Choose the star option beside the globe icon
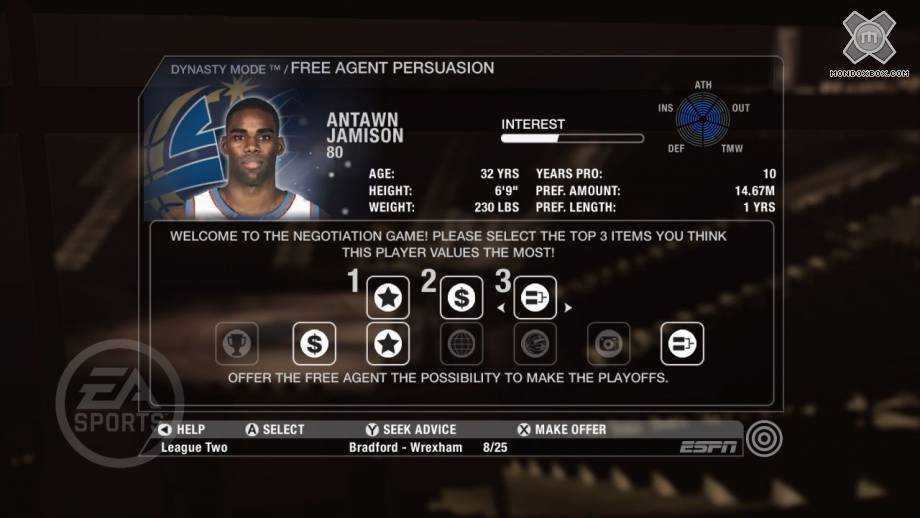The image size is (920, 518). coord(387,344)
